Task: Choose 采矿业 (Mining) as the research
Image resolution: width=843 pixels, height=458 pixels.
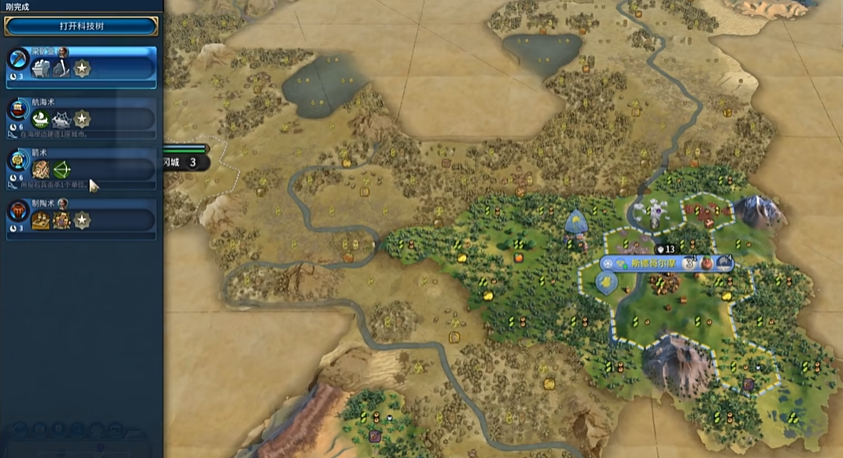Action: pos(81,66)
